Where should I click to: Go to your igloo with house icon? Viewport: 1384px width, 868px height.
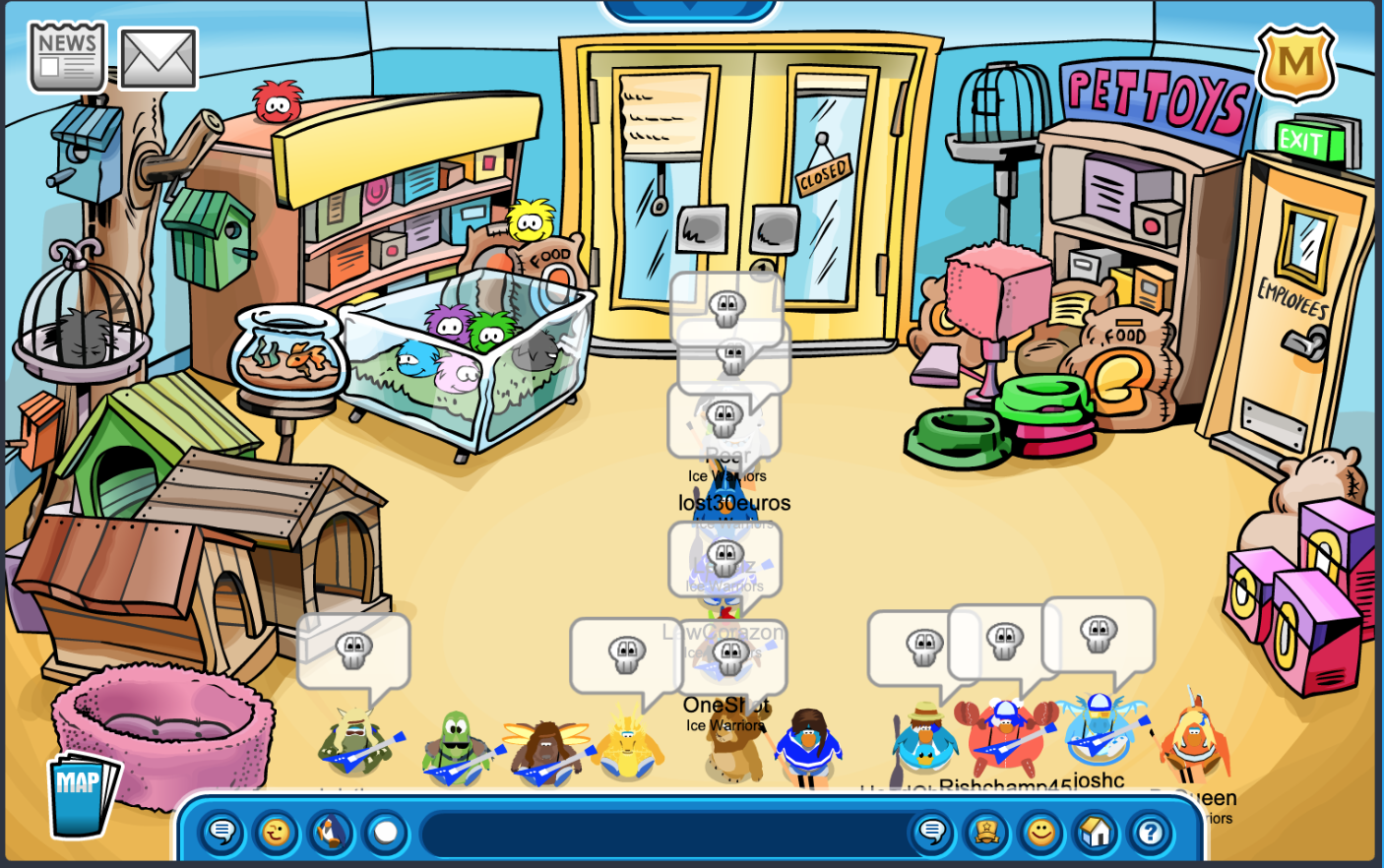pos(1095,834)
